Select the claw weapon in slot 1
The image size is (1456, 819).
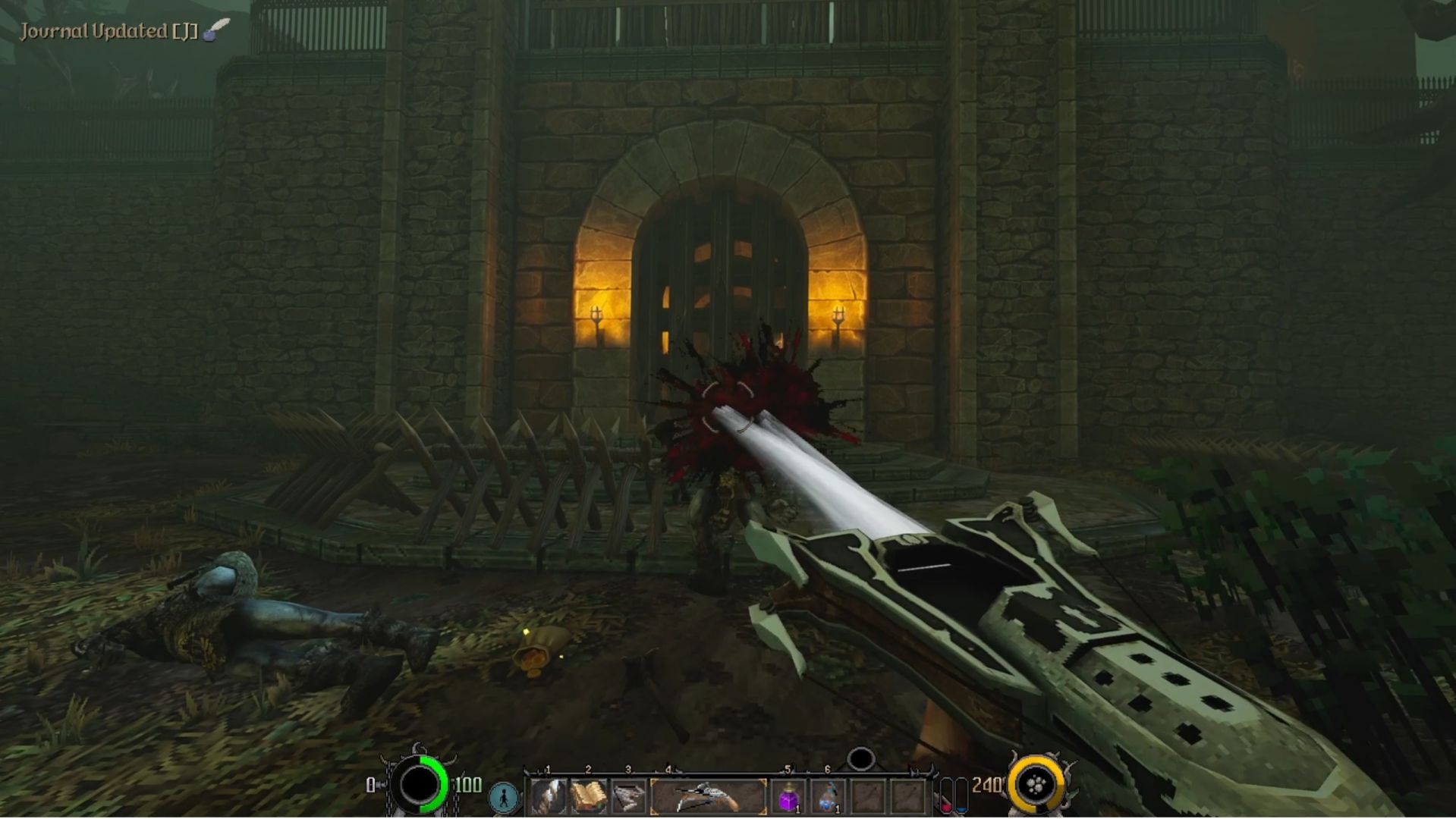548,797
